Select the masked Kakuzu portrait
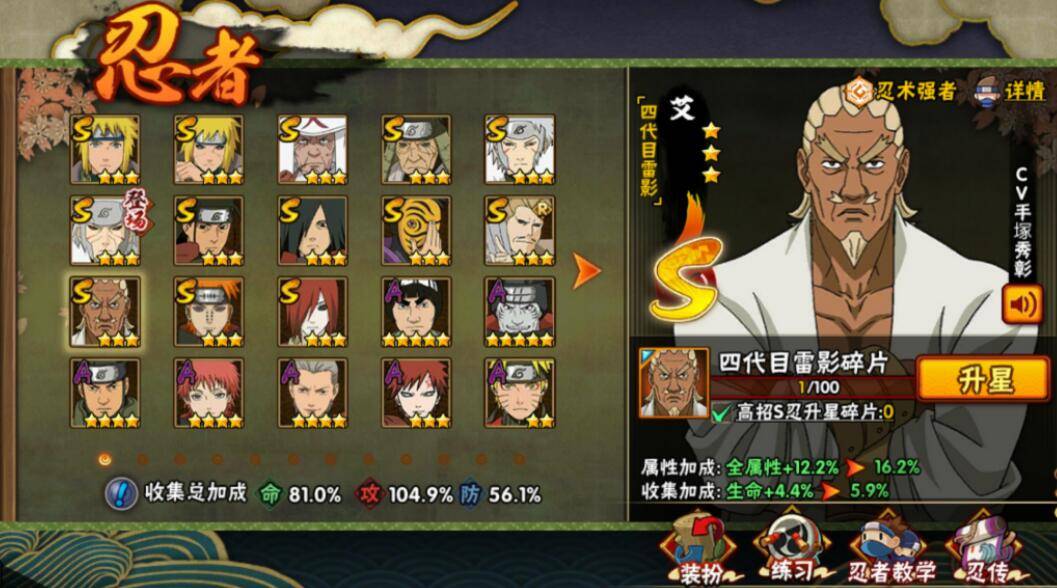The width and height of the screenshot is (1057, 588). pos(520,311)
